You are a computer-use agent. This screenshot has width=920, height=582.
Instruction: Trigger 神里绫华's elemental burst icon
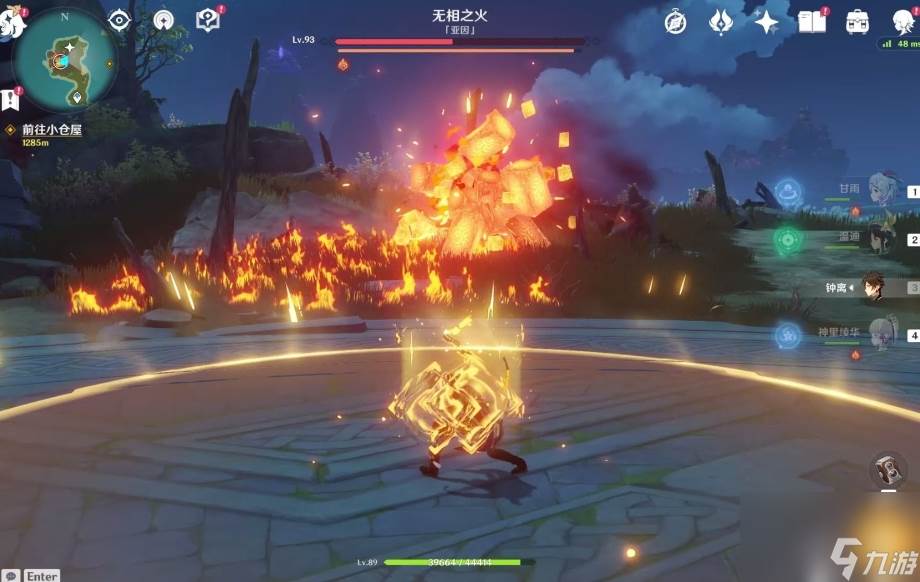pyautogui.click(x=788, y=335)
